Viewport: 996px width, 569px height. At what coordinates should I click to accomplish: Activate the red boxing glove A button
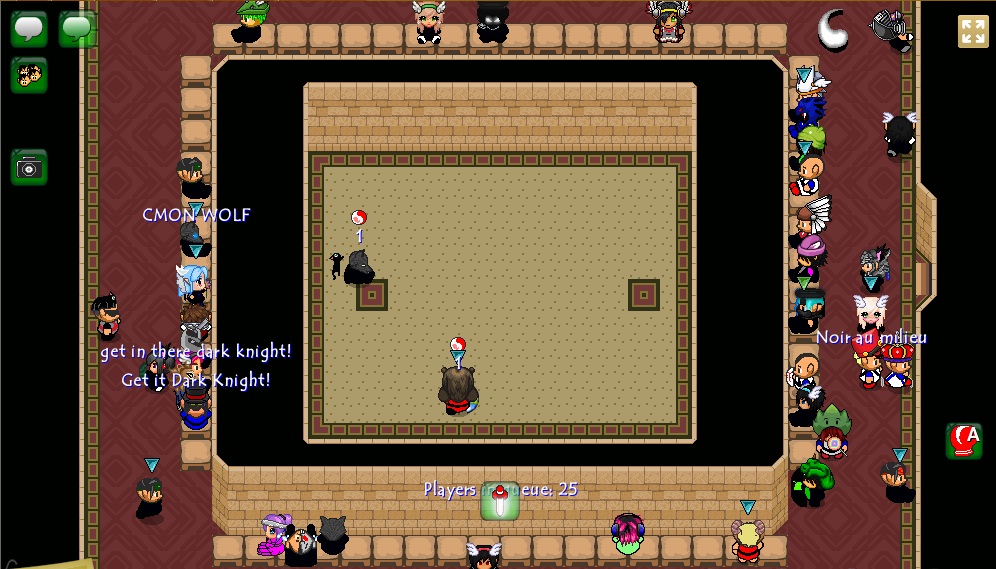pyautogui.click(x=964, y=440)
